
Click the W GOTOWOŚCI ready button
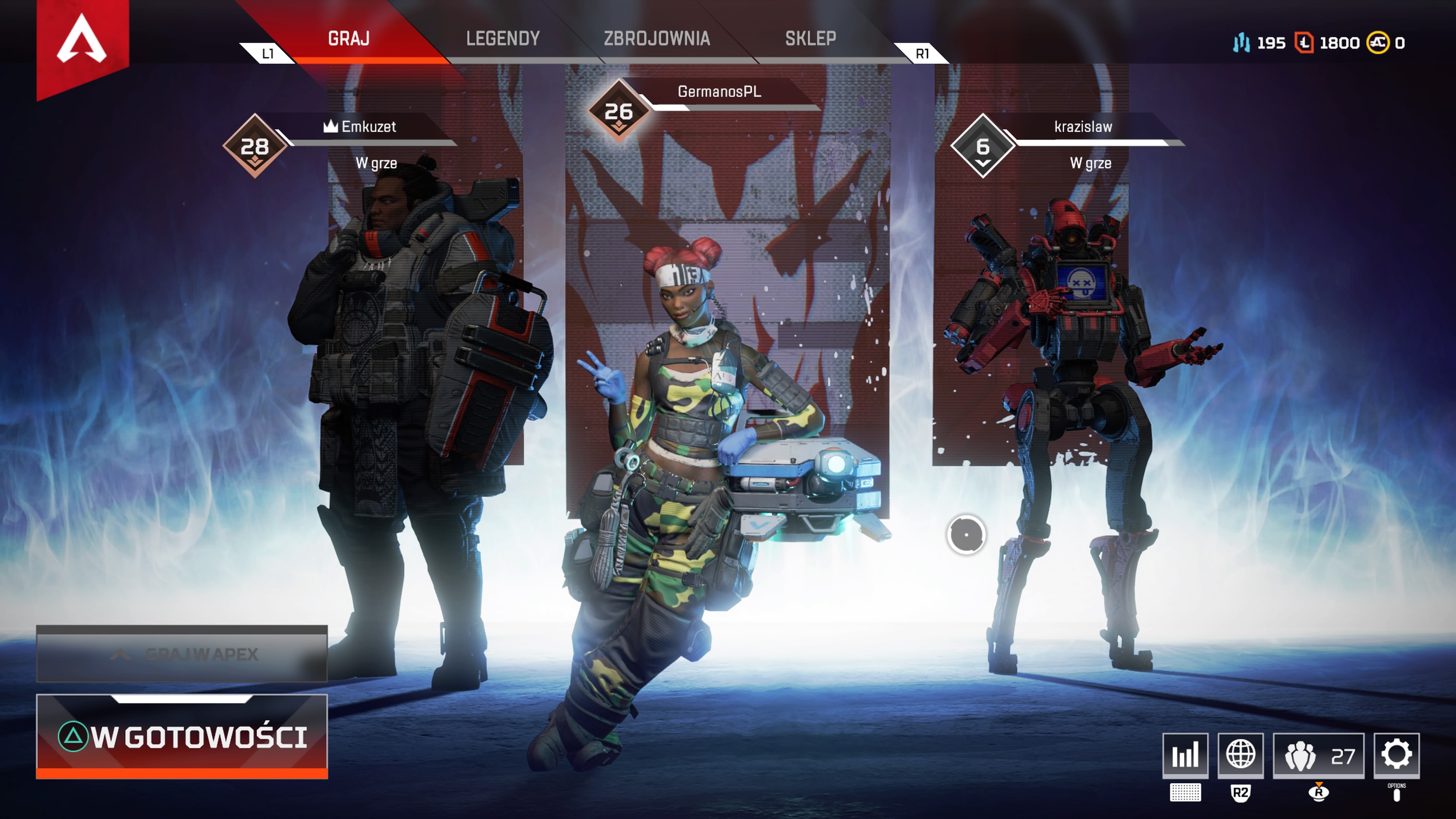tap(182, 736)
